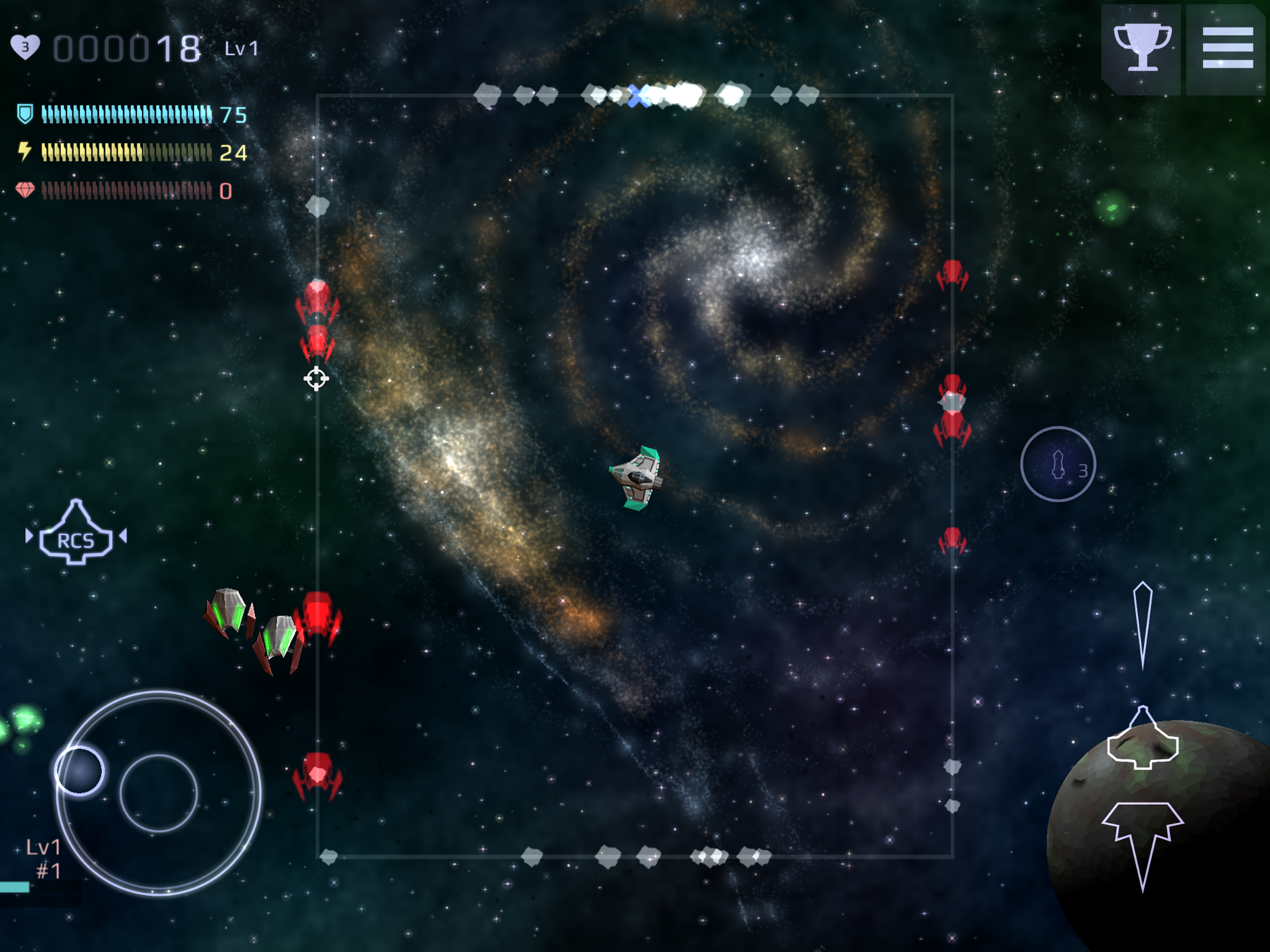Tap the virtual joystick center ring
The width and height of the screenshot is (1270, 952).
tap(159, 793)
